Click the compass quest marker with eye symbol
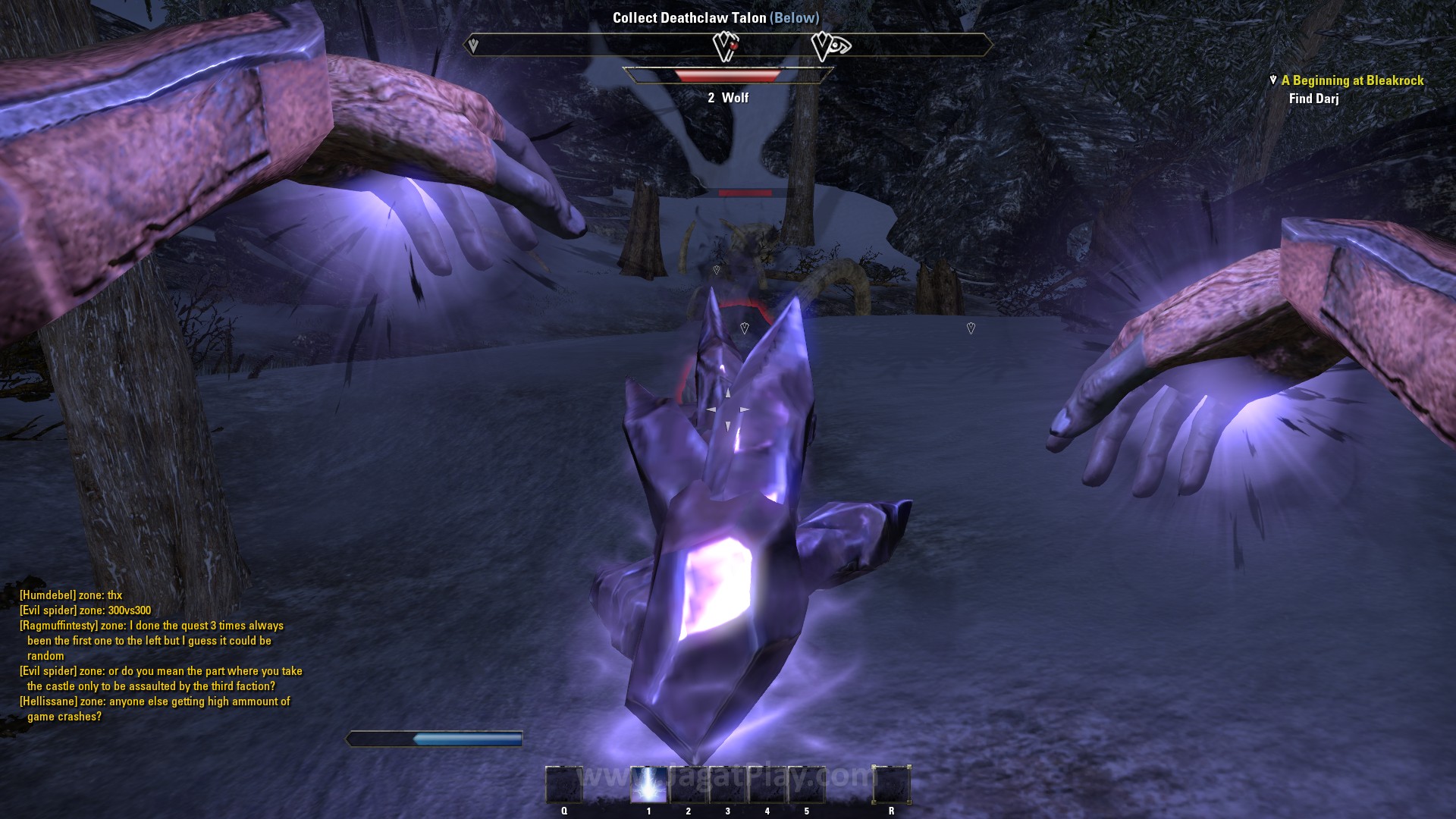Screen dimensions: 1456x819 [830, 46]
